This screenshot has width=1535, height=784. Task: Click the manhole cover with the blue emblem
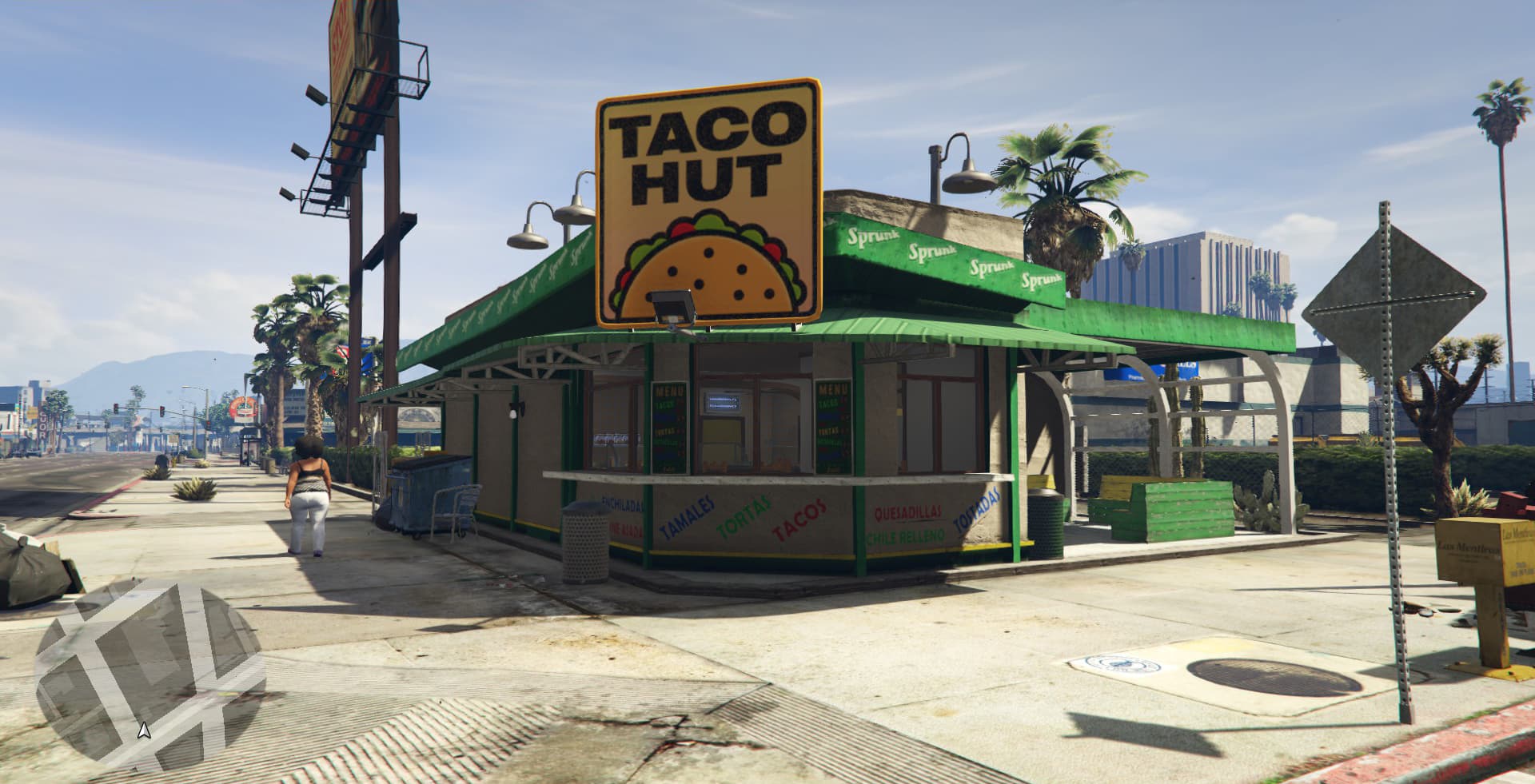(1119, 666)
